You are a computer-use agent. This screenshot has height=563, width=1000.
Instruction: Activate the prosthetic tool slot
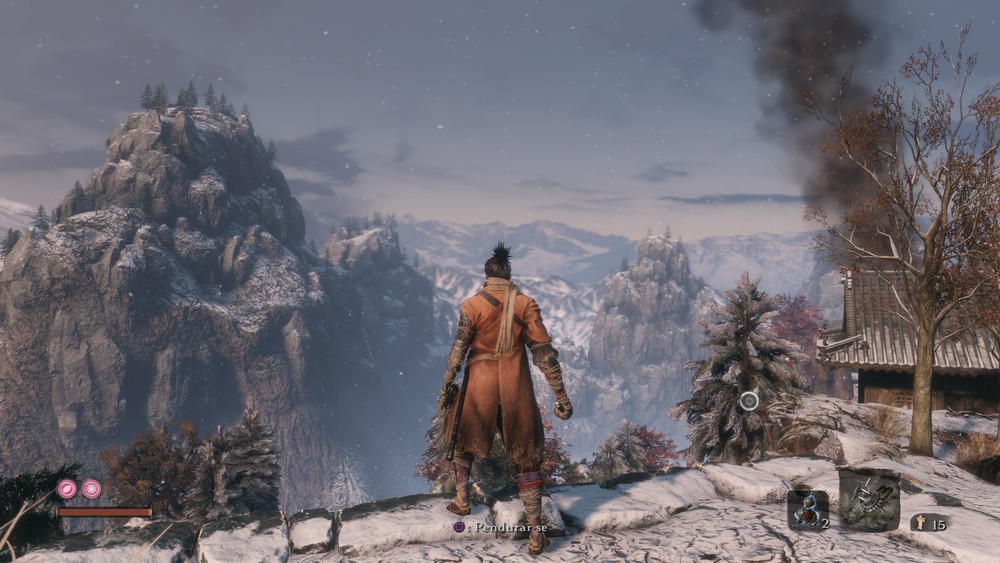(868, 499)
